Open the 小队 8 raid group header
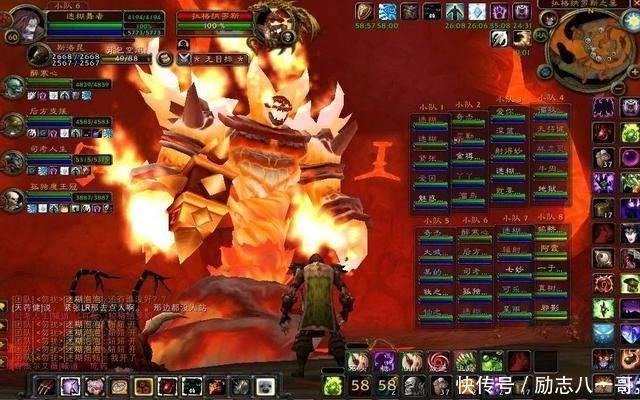This screenshot has width=640, height=400. pyautogui.click(x=550, y=219)
